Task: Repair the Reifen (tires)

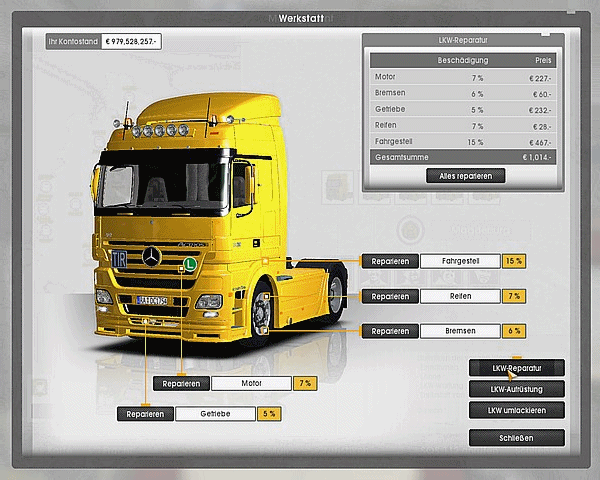Action: click(x=389, y=296)
